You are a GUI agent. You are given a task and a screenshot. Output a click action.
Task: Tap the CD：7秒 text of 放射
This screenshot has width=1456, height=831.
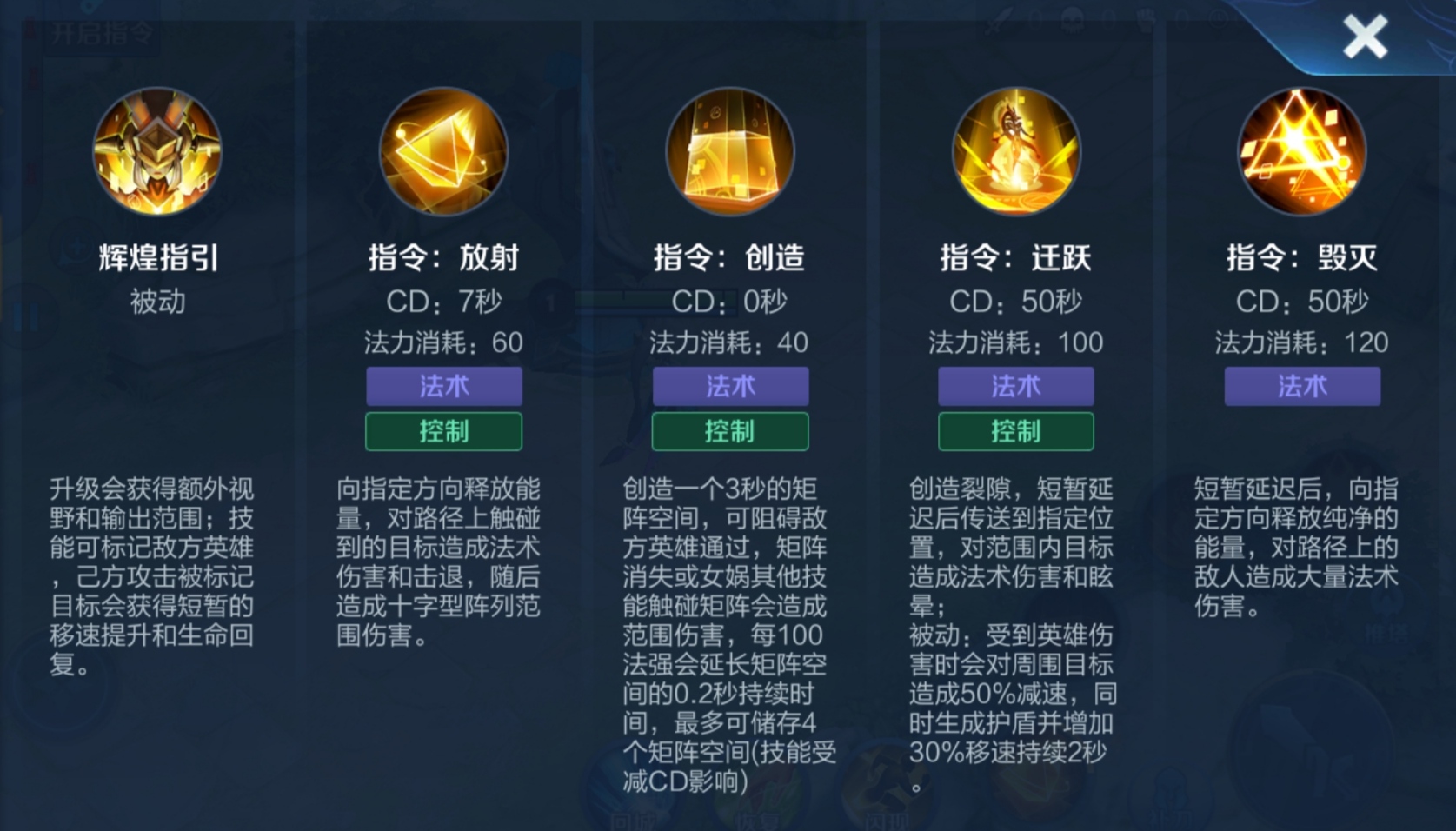tap(443, 303)
